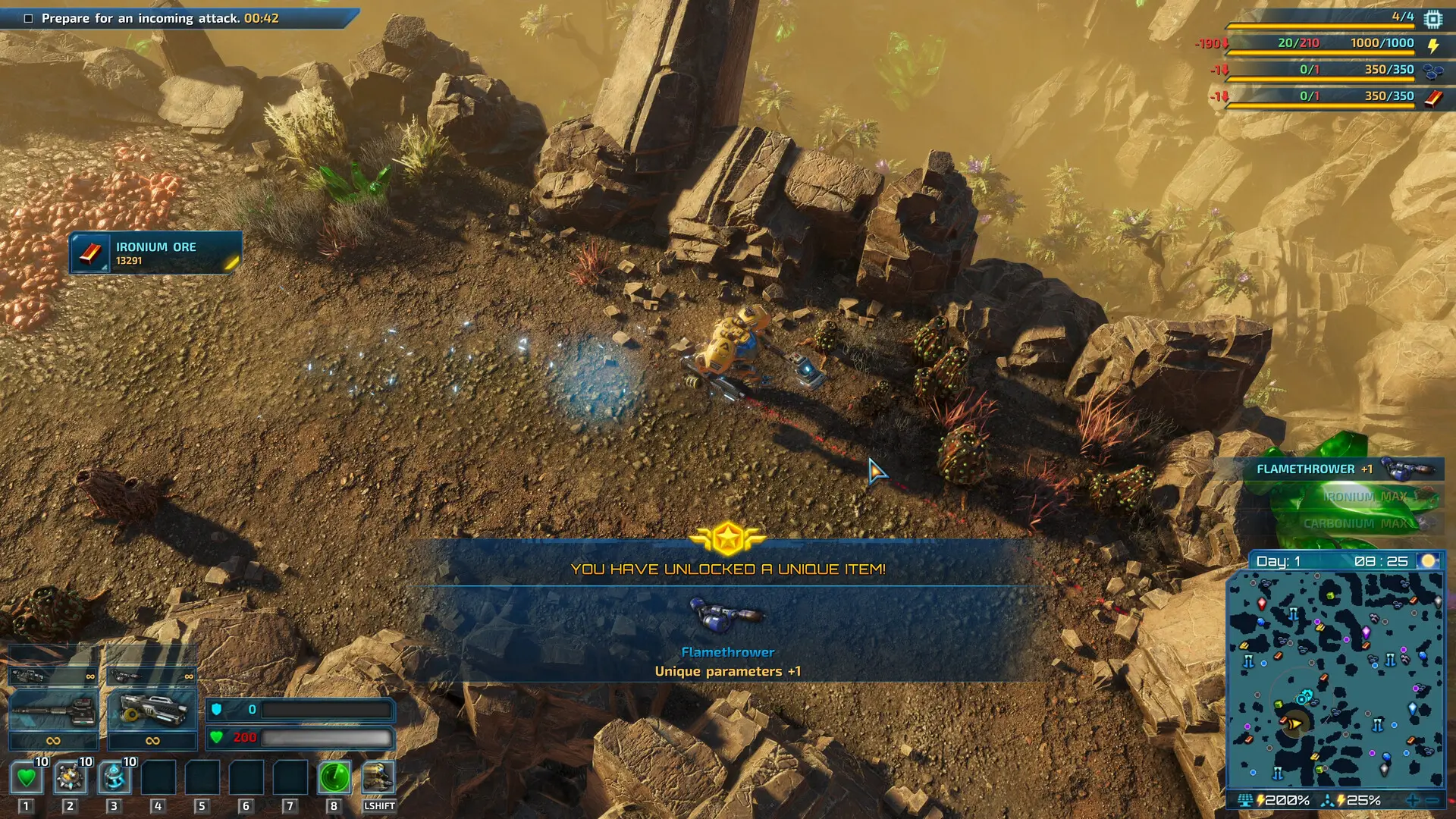Zoom in the minimap with plus button
The width and height of the screenshot is (1456, 819).
[x=1412, y=800]
